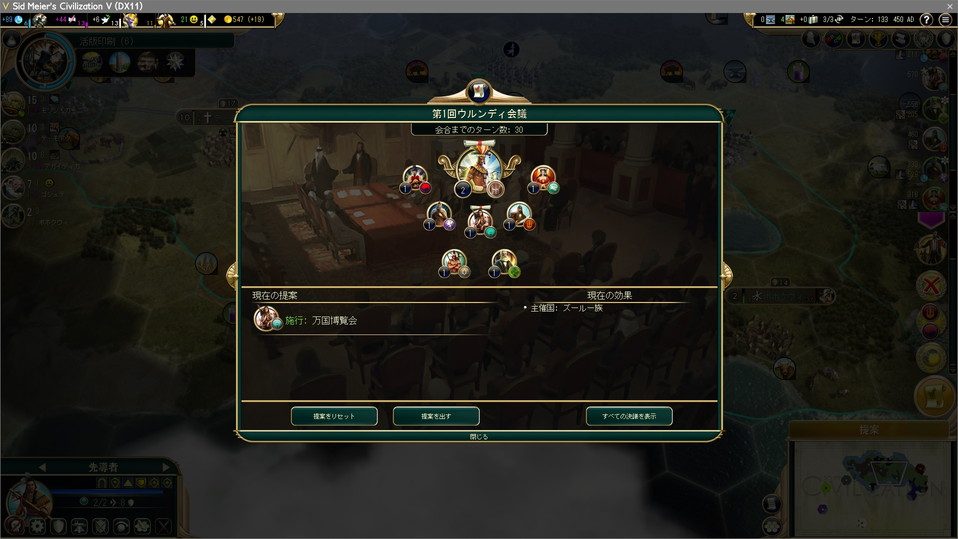958x539 pixels.
Task: Click the 提案を出す (submit proposal) button
Action: pos(436,416)
